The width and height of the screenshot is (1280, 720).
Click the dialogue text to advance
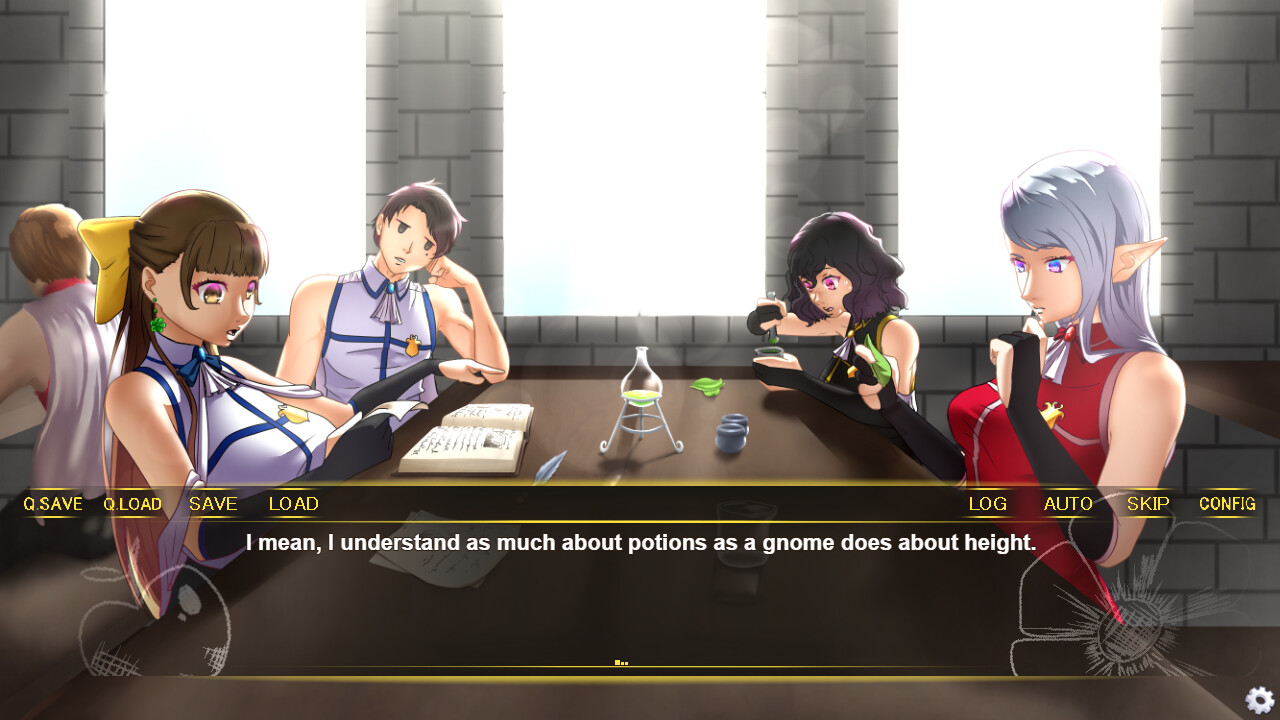pyautogui.click(x=640, y=543)
